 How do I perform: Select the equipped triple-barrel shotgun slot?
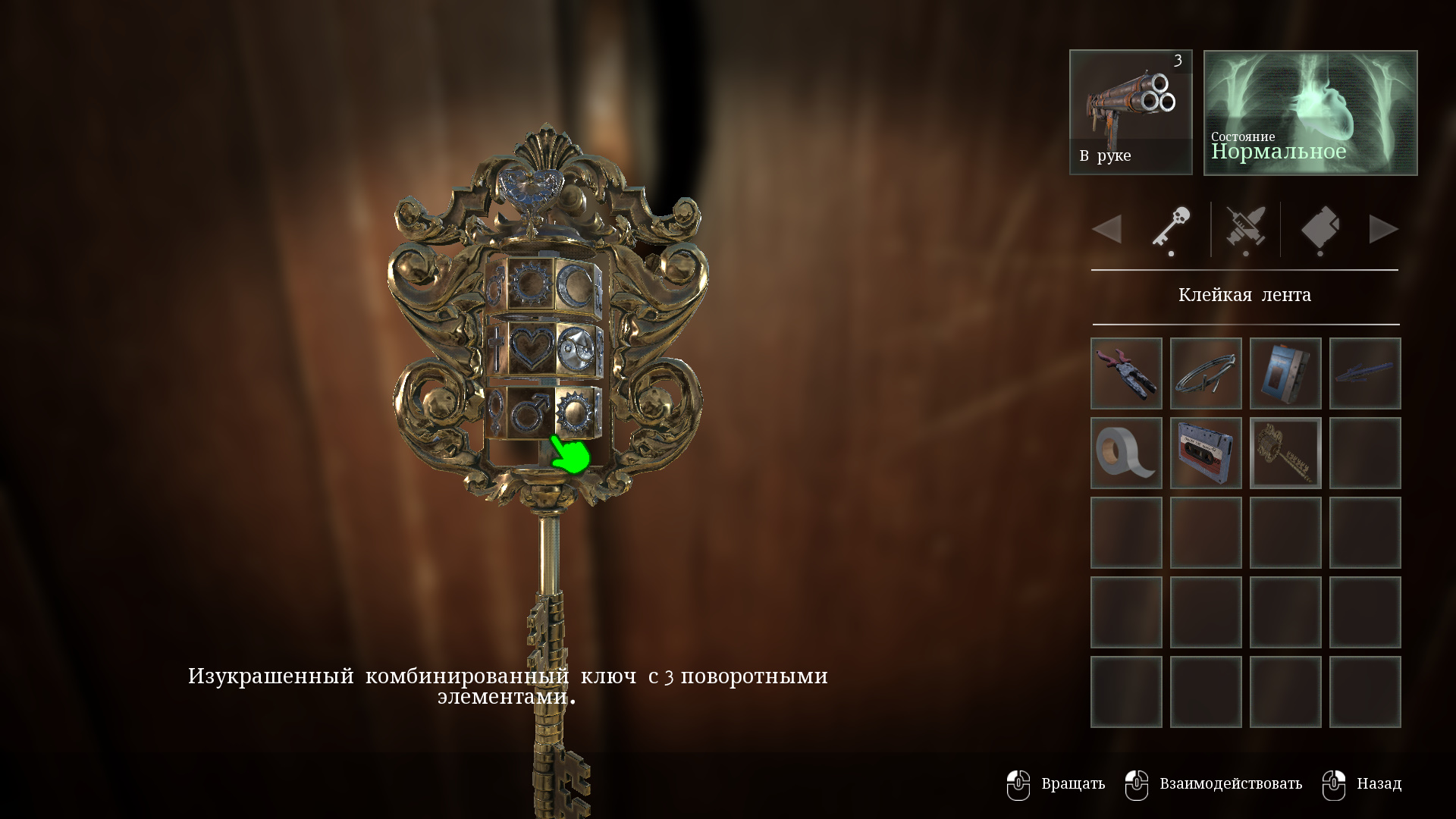click(1131, 112)
